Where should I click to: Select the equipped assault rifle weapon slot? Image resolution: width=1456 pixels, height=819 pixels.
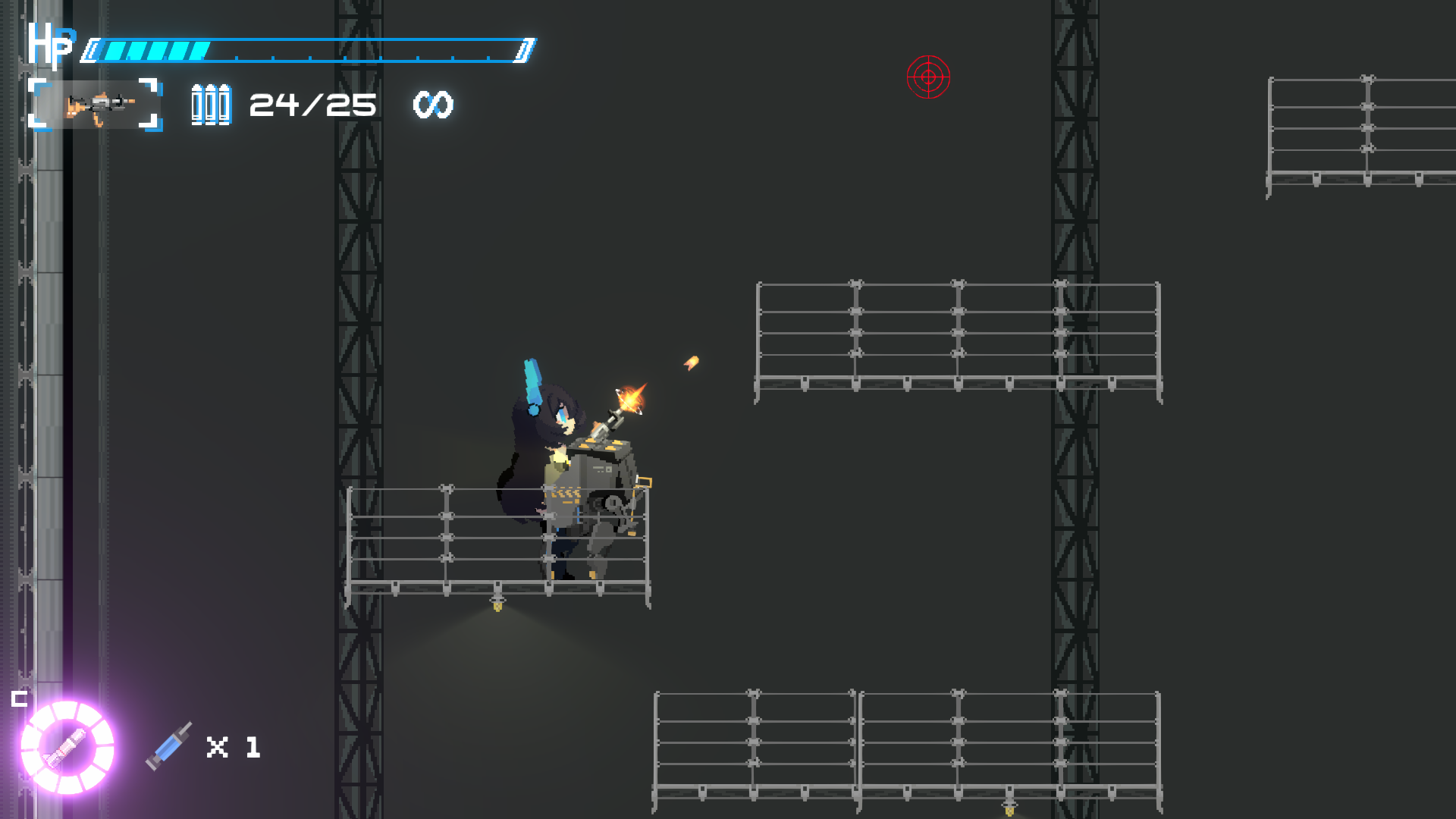point(96,105)
